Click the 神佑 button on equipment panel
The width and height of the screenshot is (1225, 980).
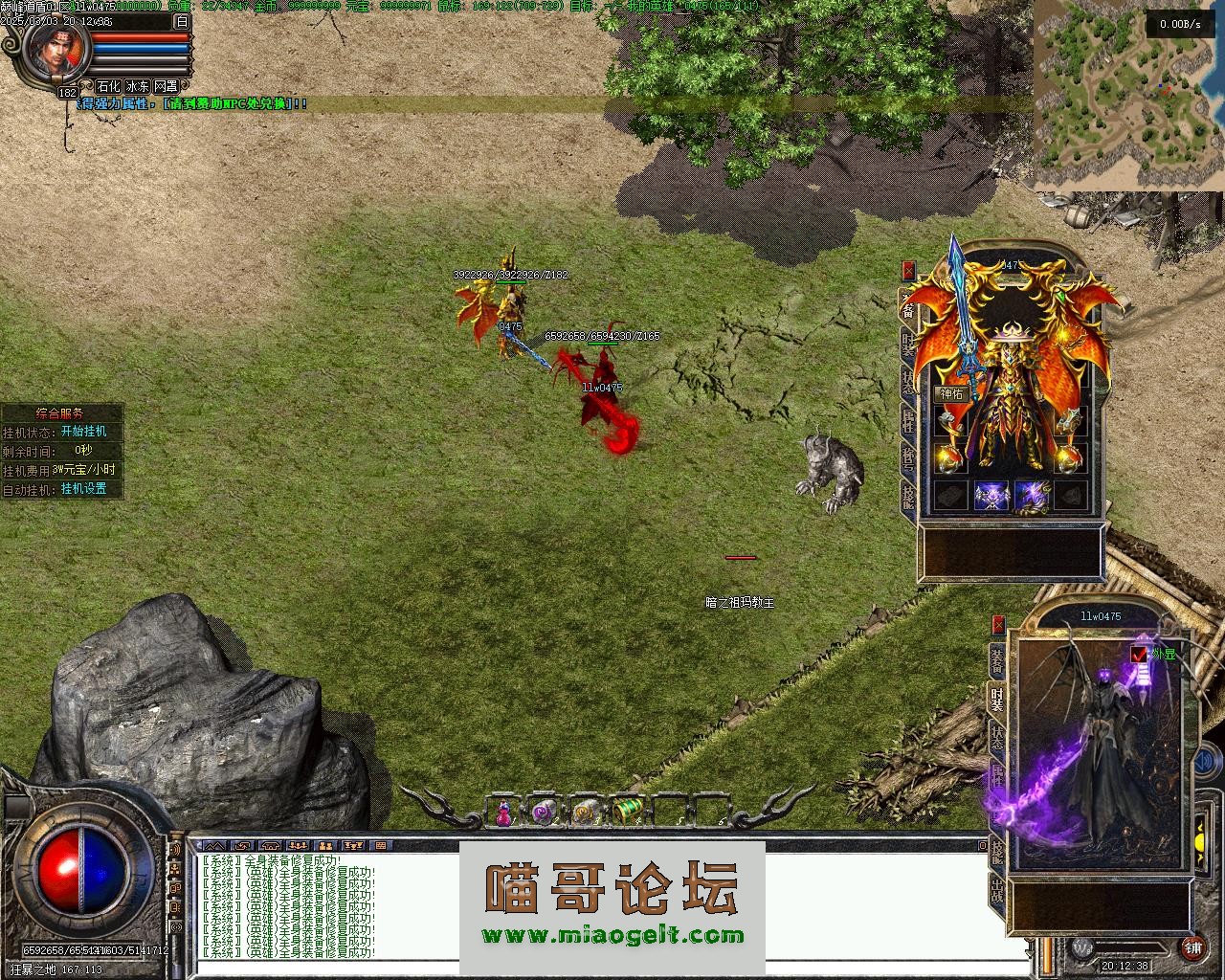click(951, 393)
